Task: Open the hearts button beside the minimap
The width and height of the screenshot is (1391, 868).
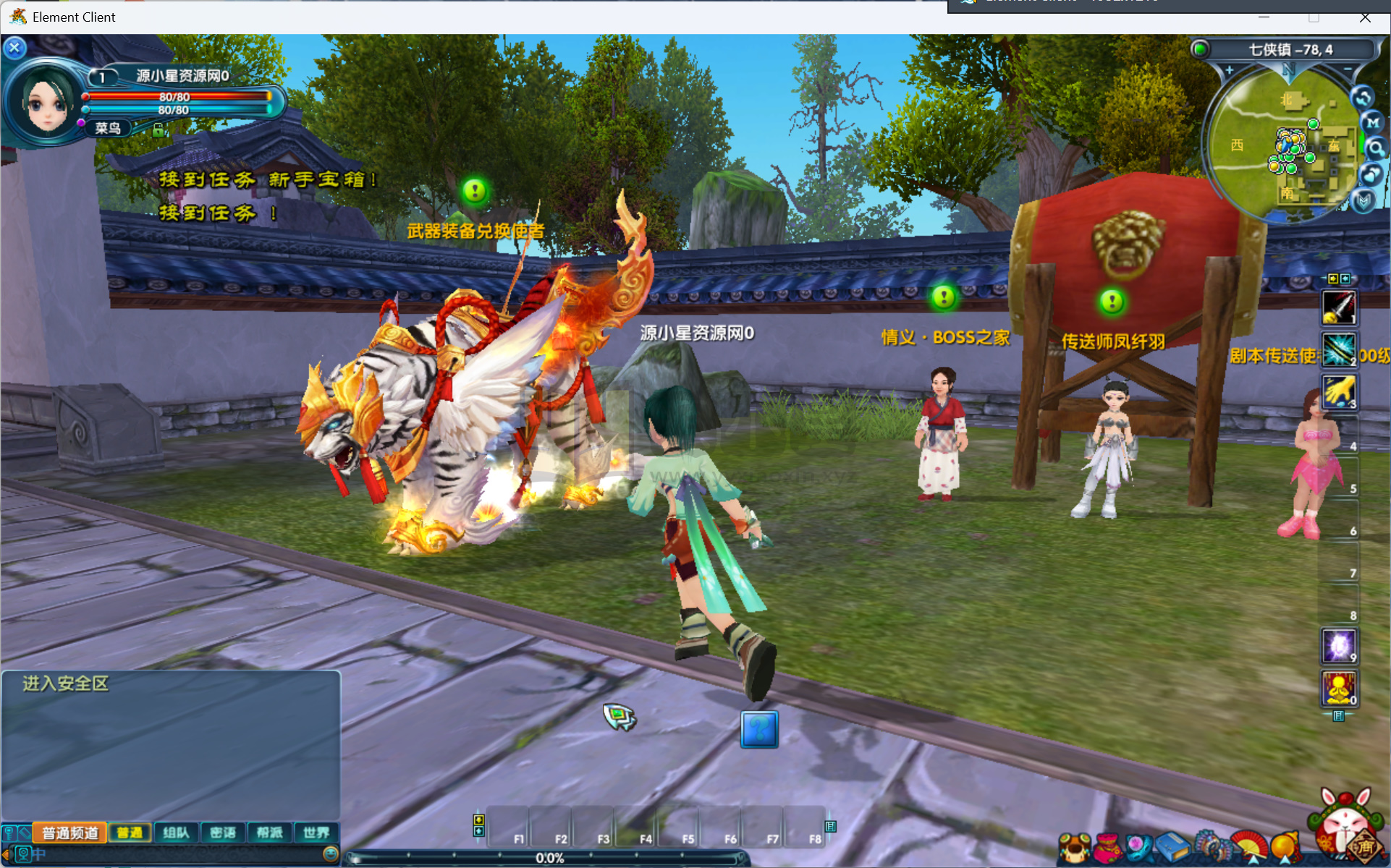Action: point(1371,174)
